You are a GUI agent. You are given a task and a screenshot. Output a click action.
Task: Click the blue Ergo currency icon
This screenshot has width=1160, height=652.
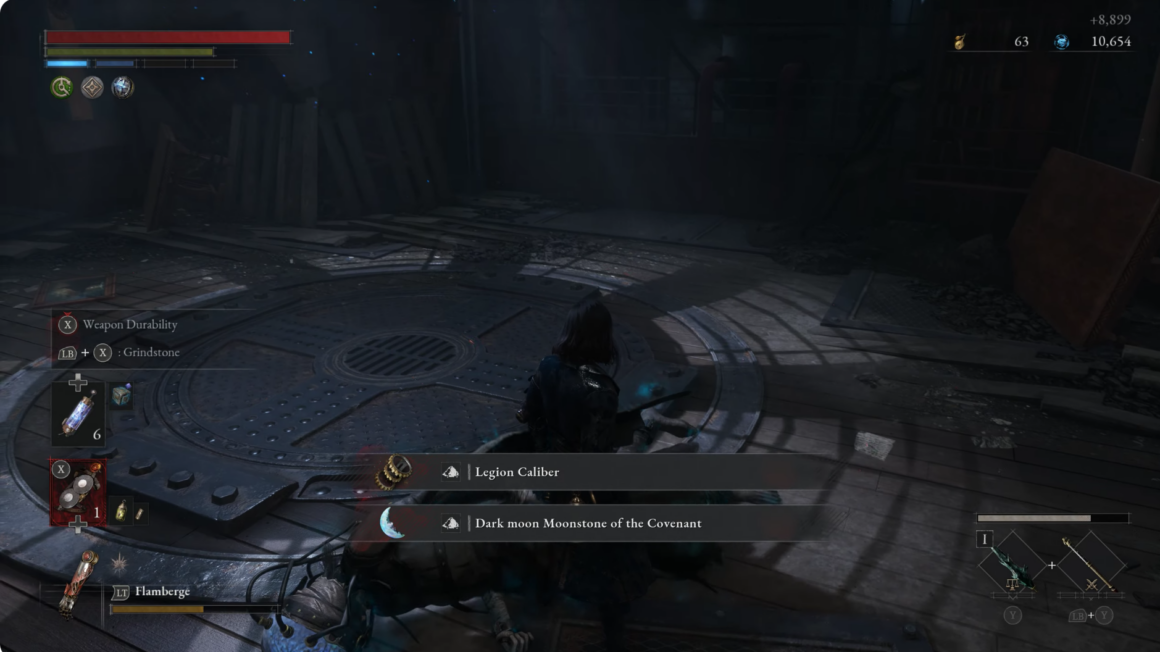1061,42
